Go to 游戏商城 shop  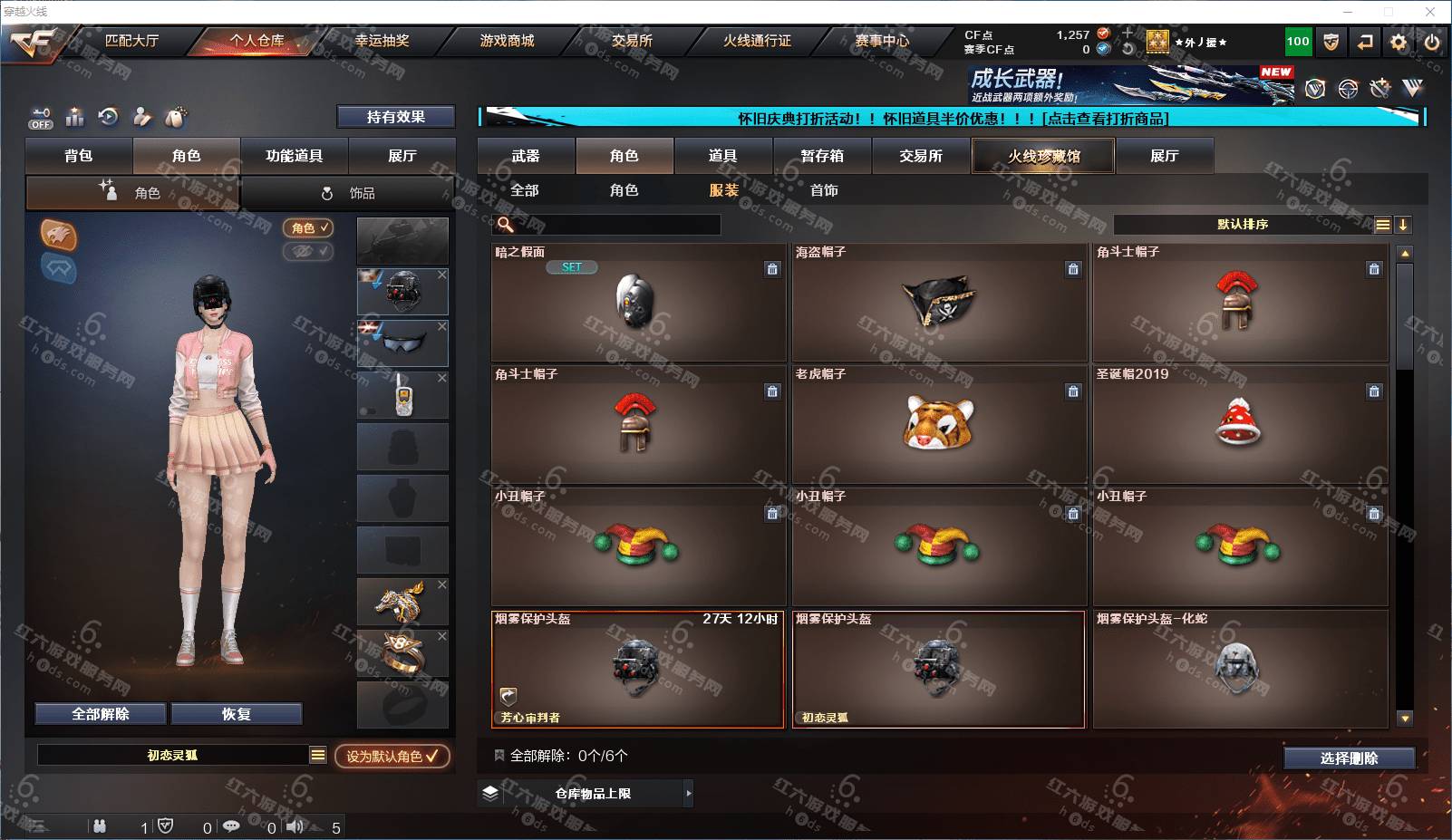(x=507, y=41)
